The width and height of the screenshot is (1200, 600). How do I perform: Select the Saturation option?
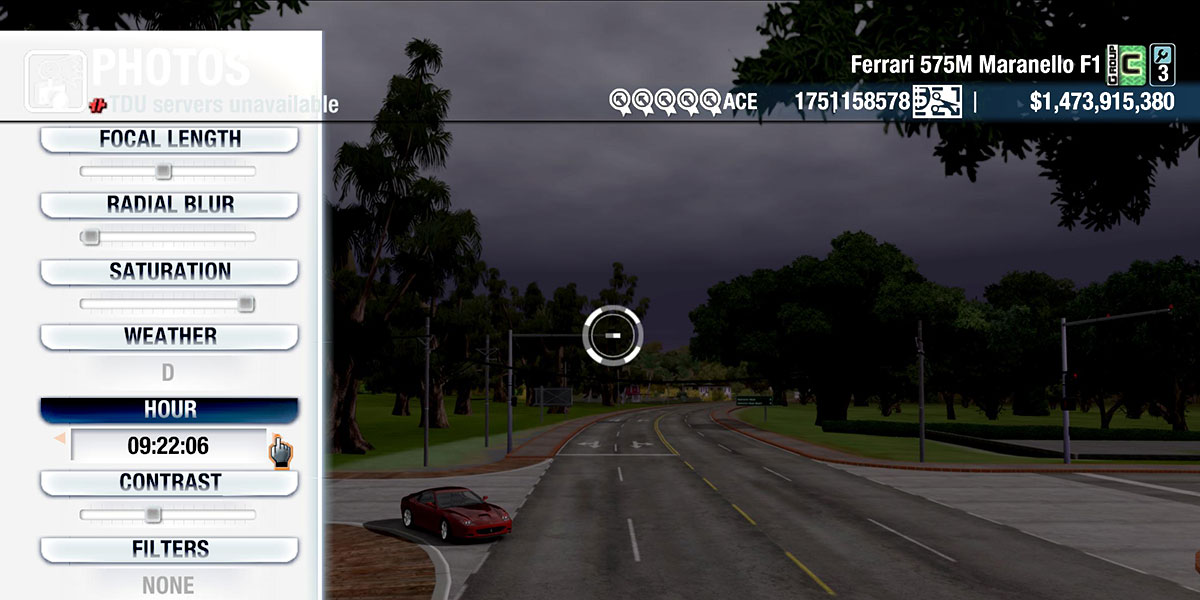pos(169,271)
